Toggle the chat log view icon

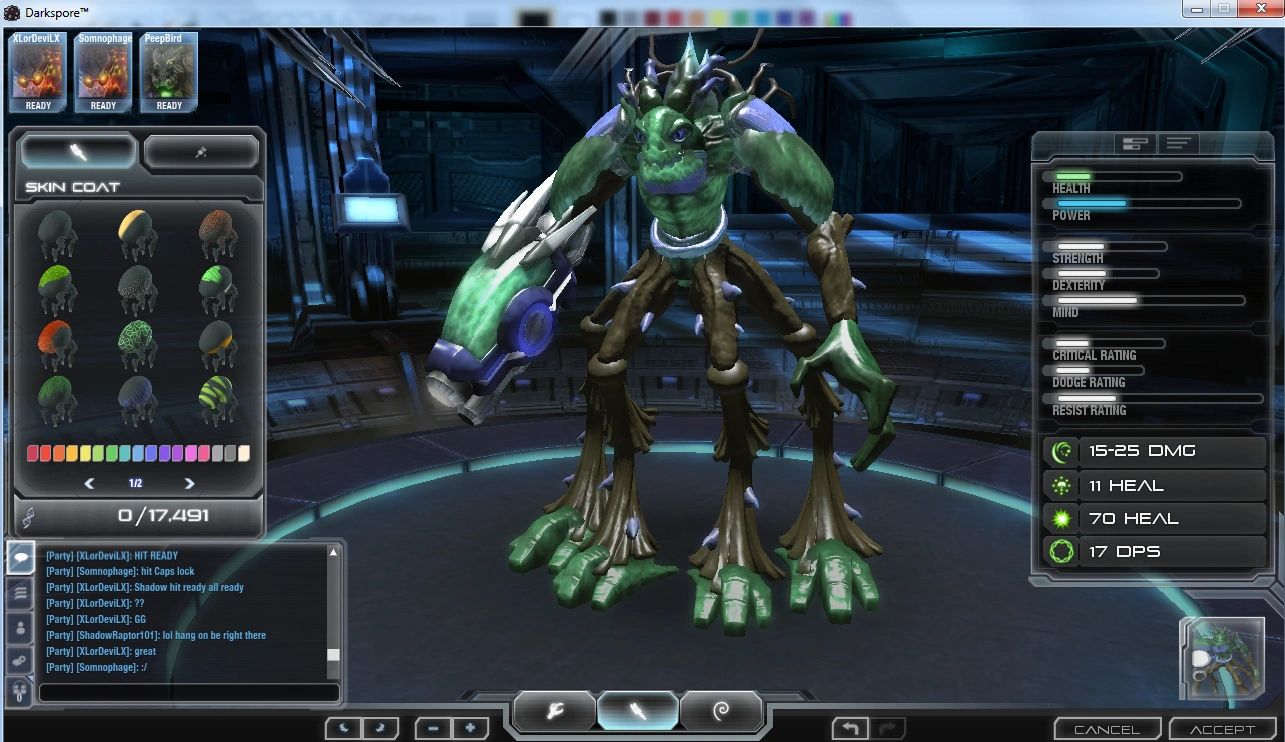20,593
